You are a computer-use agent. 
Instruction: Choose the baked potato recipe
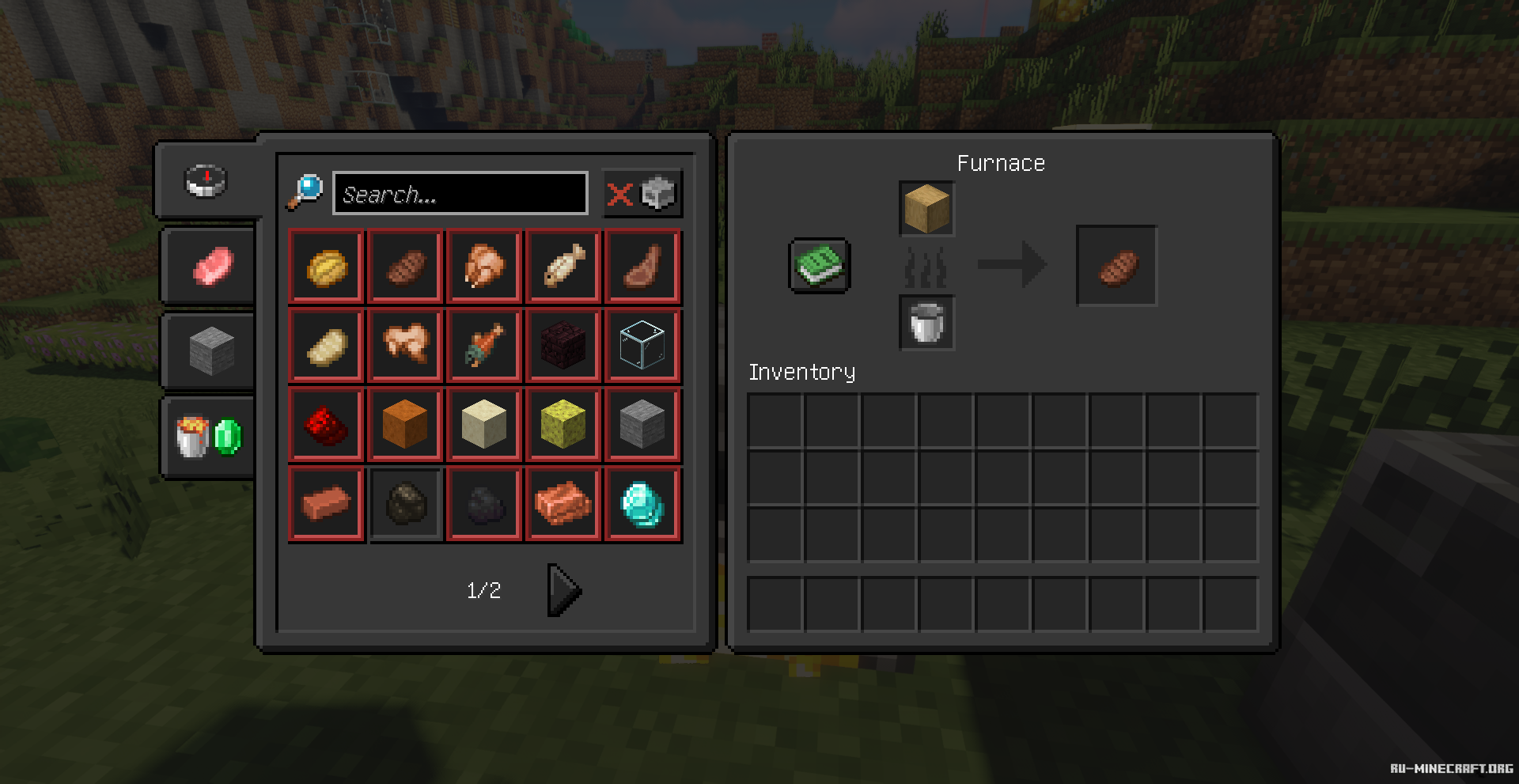click(x=326, y=267)
